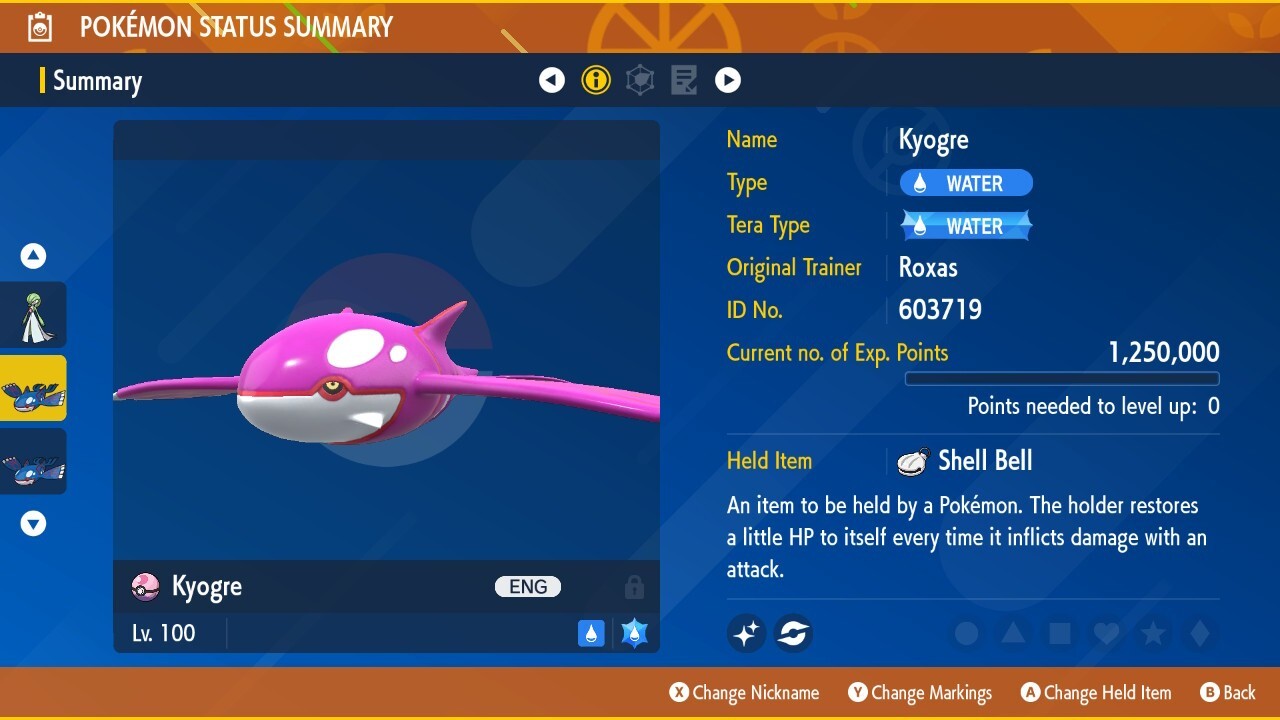Viewport: 1280px width, 720px height.
Task: Click the Water Tera Type badge
Action: click(966, 226)
